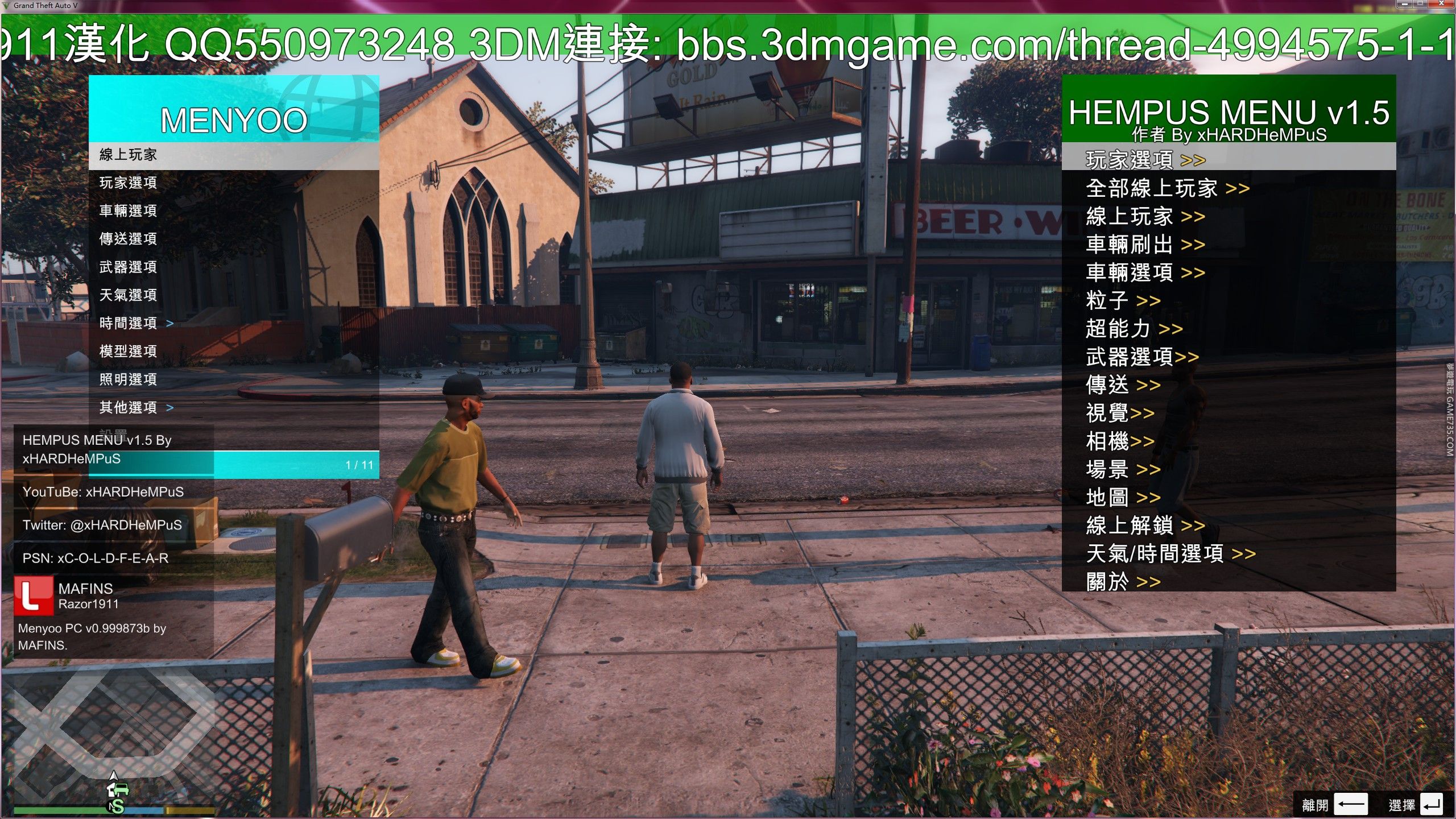Image resolution: width=1456 pixels, height=819 pixels.
Task: Choose 傳送選項 in the Menyoo list
Action: pos(128,239)
